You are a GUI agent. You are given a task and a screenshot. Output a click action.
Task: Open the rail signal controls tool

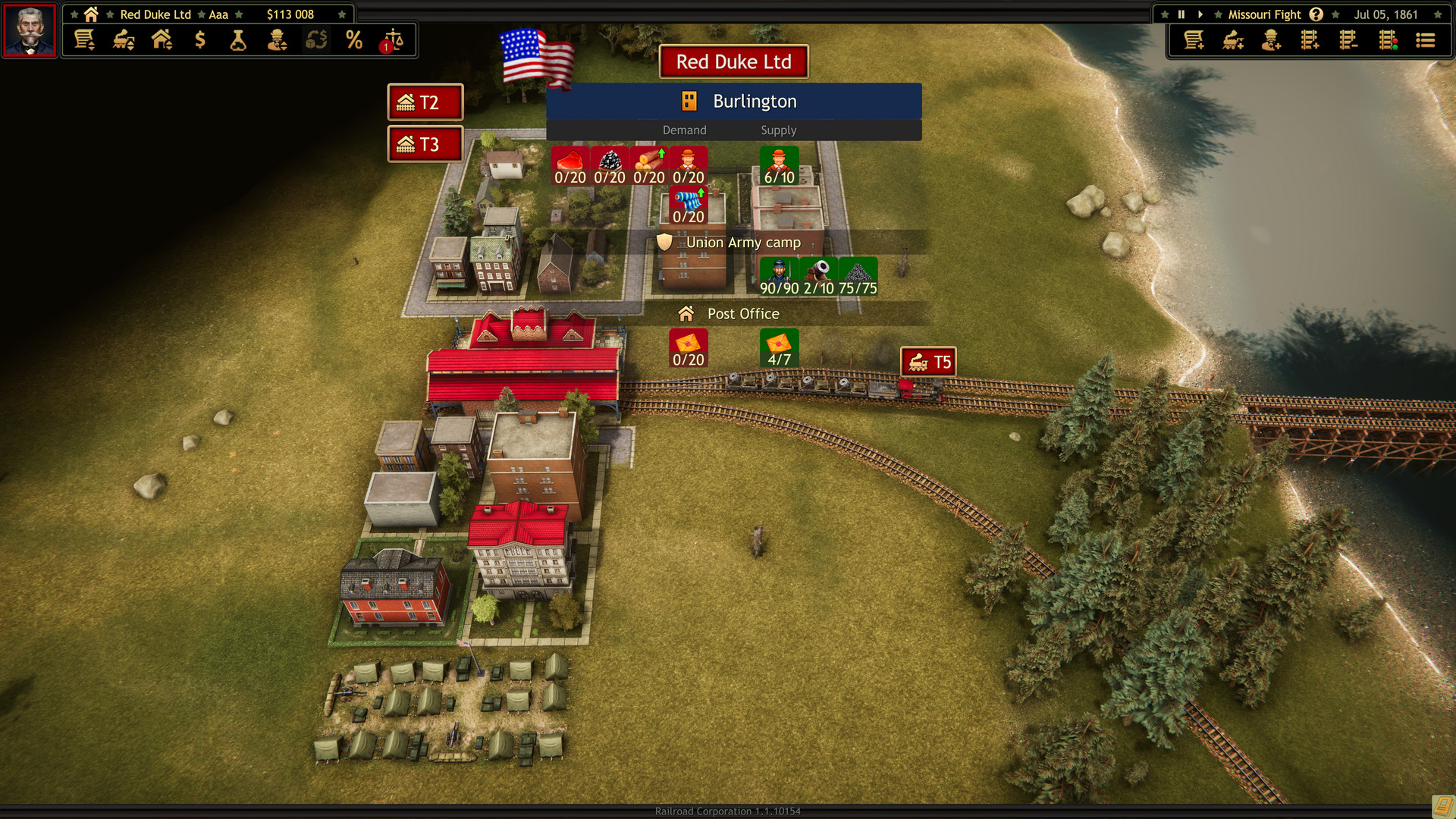point(1389,40)
